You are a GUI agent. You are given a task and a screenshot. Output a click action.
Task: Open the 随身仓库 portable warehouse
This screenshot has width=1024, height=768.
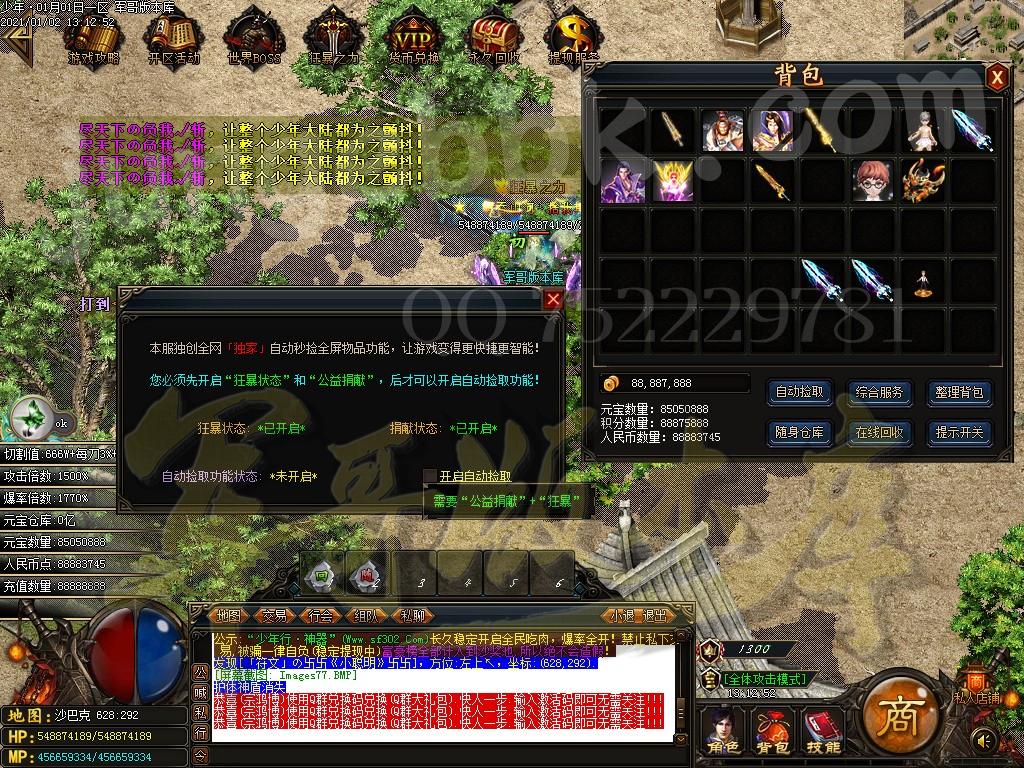[800, 432]
